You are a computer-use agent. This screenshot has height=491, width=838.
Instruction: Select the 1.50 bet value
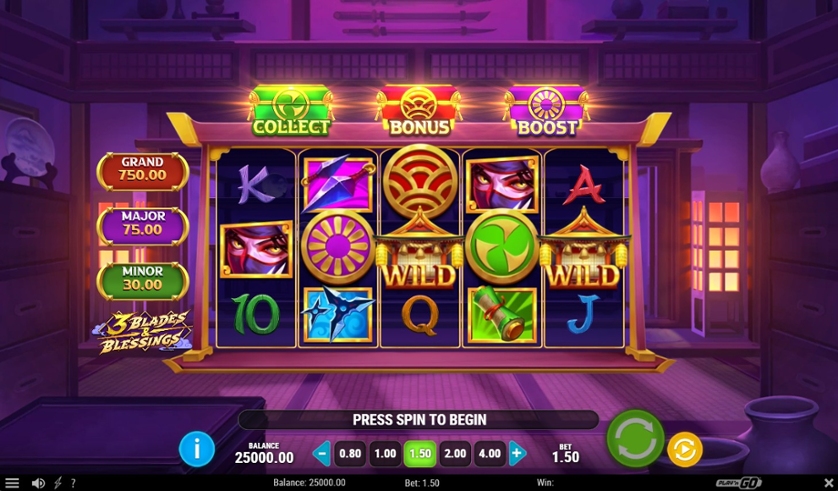coord(420,453)
